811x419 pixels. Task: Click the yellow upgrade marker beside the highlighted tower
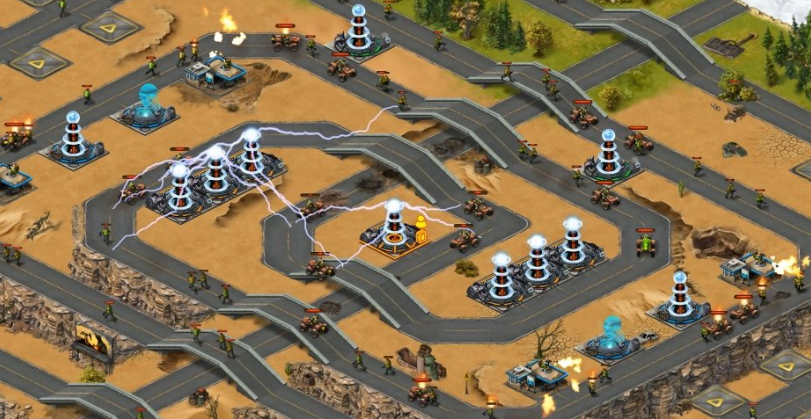click(422, 229)
